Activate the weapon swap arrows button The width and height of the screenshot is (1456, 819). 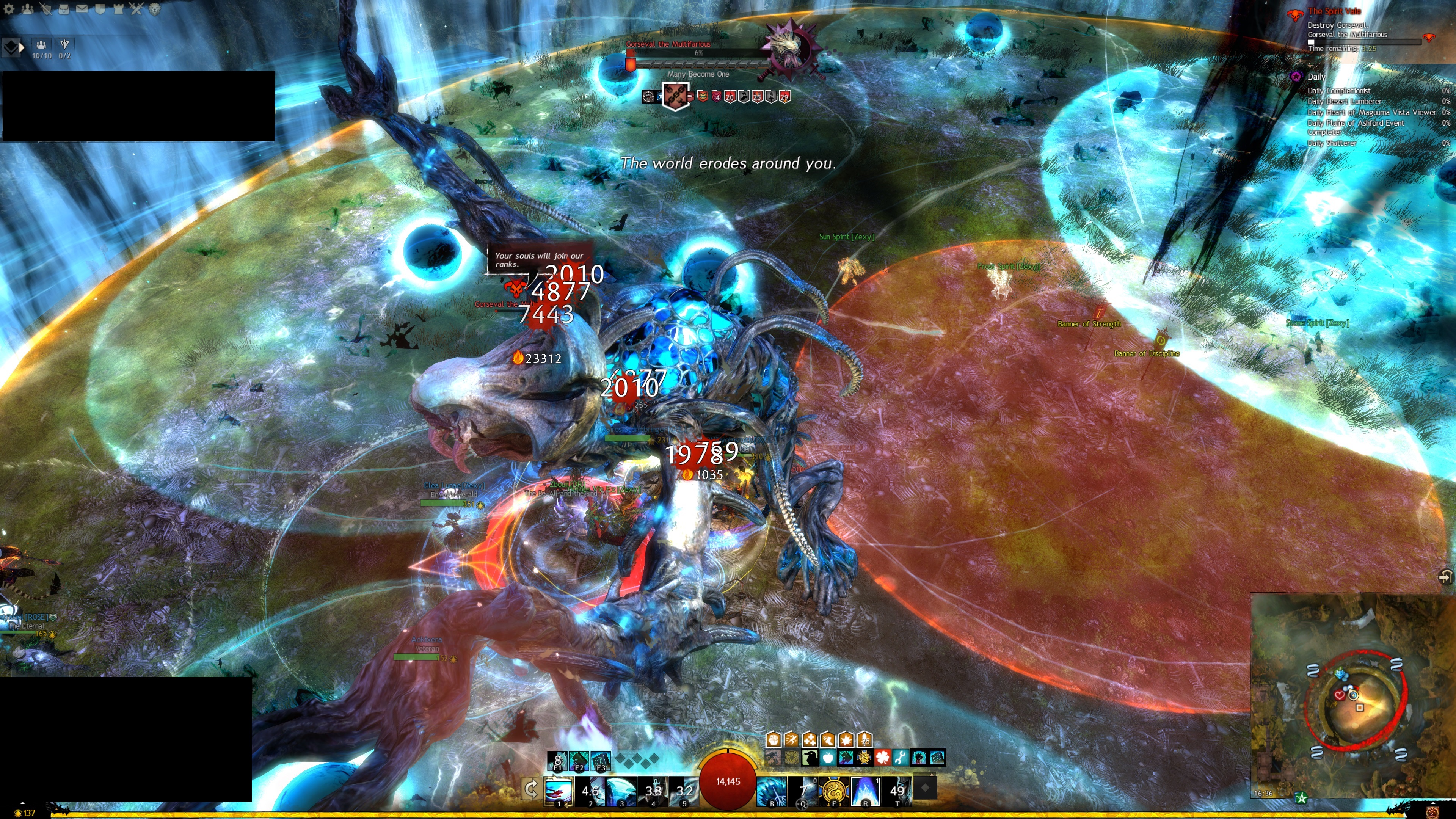click(x=531, y=789)
